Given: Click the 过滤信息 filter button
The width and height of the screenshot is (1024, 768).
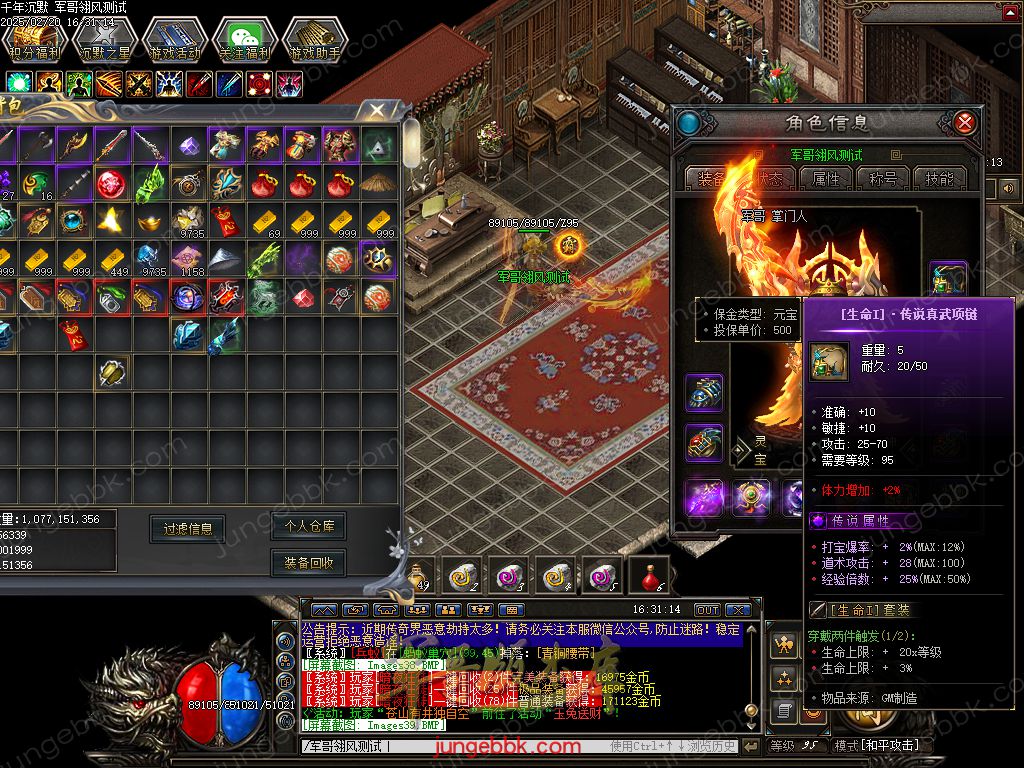Looking at the screenshot, I should pyautogui.click(x=188, y=529).
